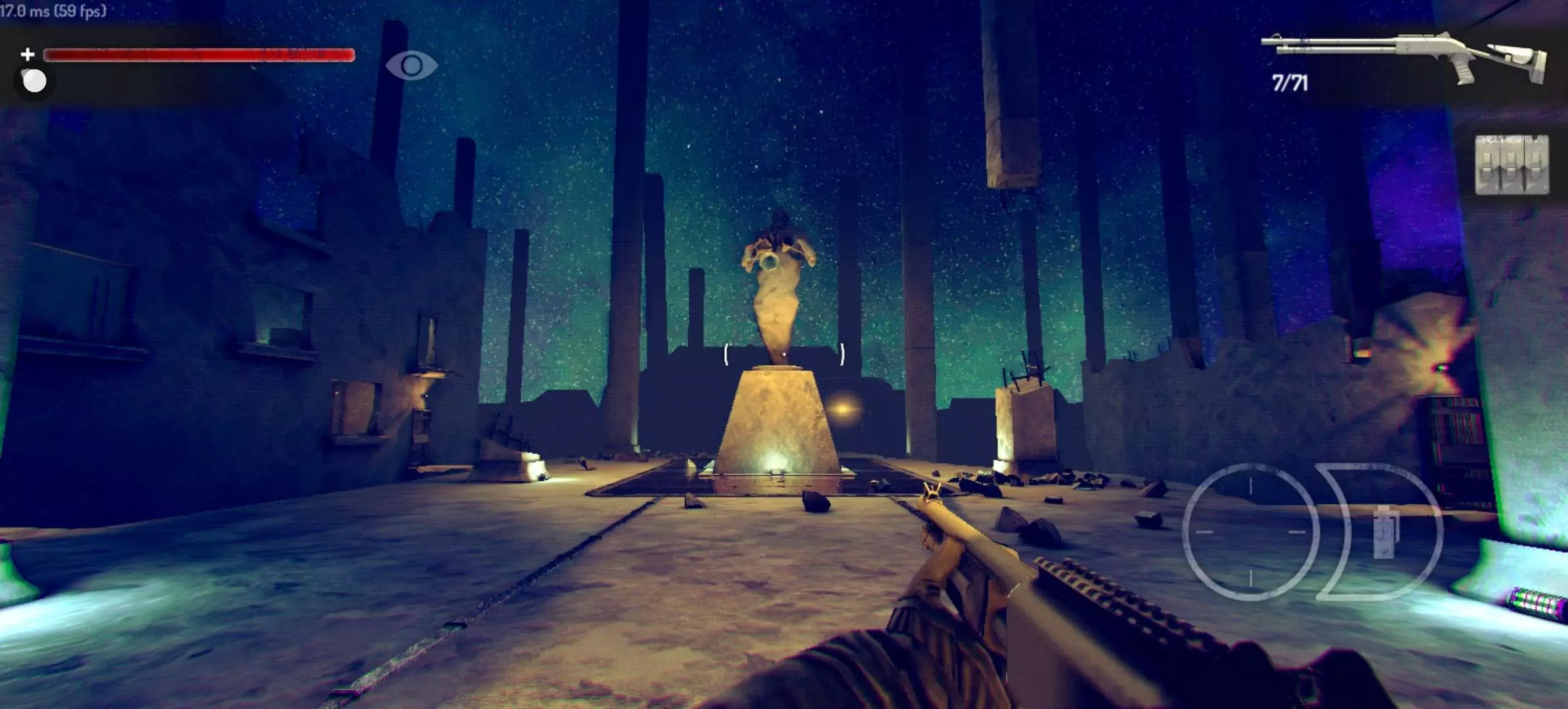Open the switch panel icon
Viewport: 1568px width, 709px height.
(1512, 165)
